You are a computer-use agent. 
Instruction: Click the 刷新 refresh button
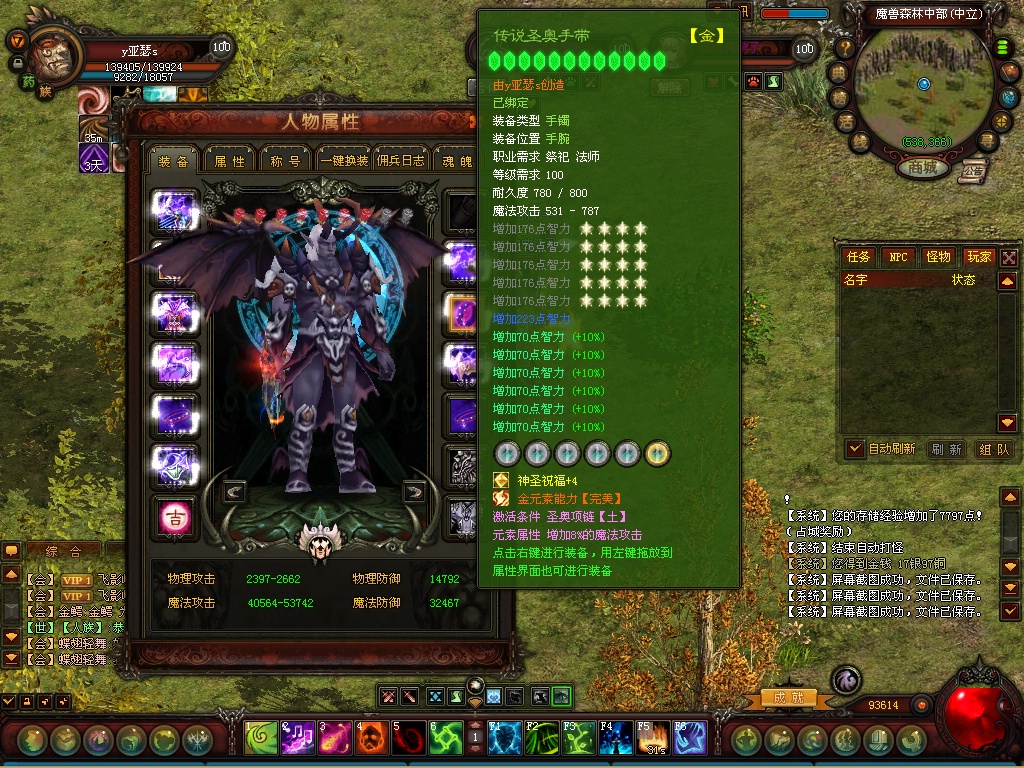point(945,449)
